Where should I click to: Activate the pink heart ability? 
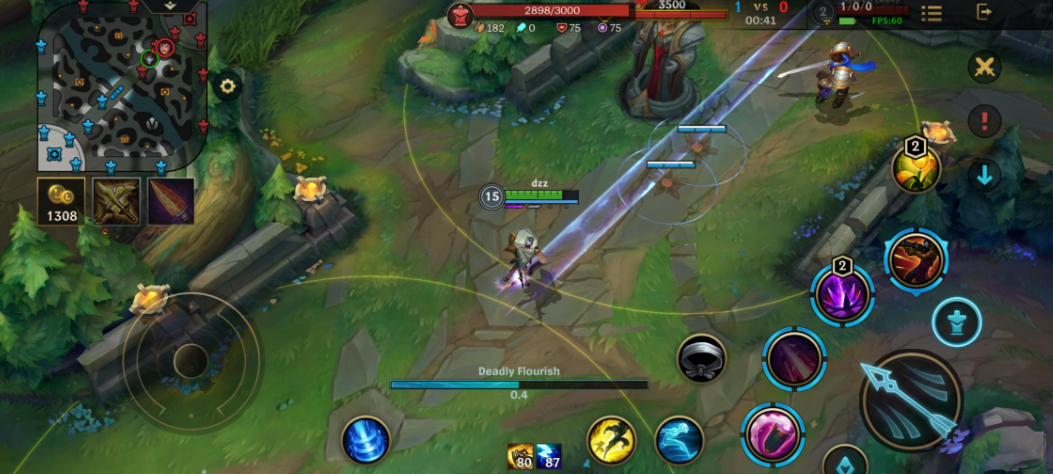click(x=772, y=434)
